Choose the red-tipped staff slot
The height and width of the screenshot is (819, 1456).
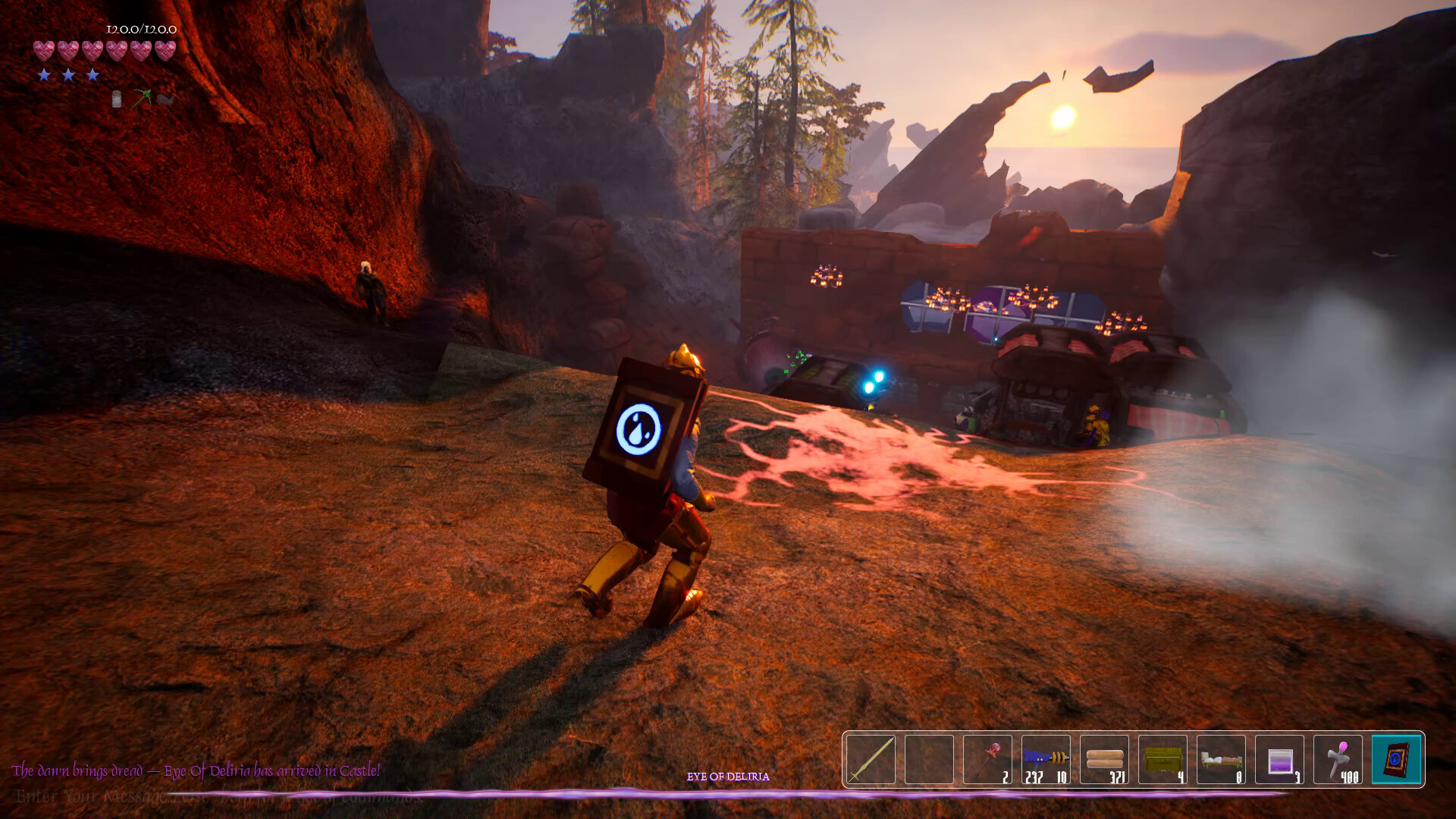[x=987, y=759]
